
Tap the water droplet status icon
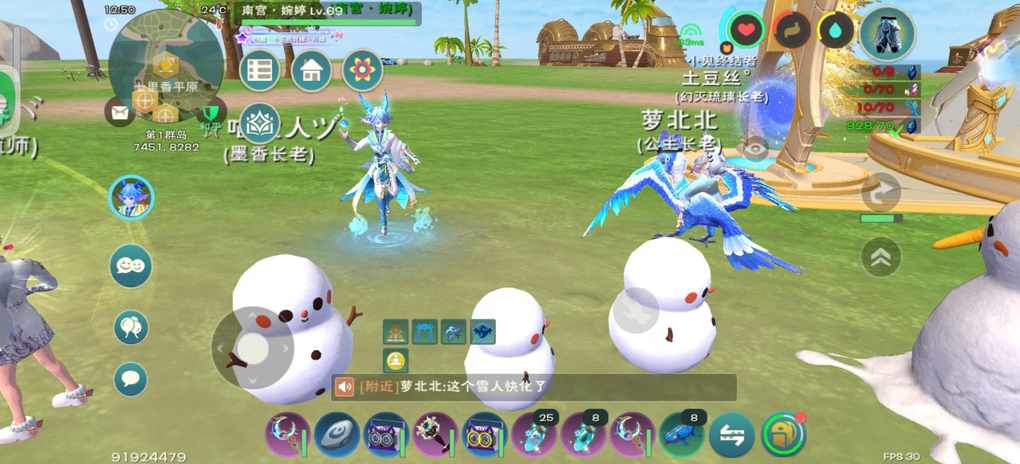click(836, 30)
